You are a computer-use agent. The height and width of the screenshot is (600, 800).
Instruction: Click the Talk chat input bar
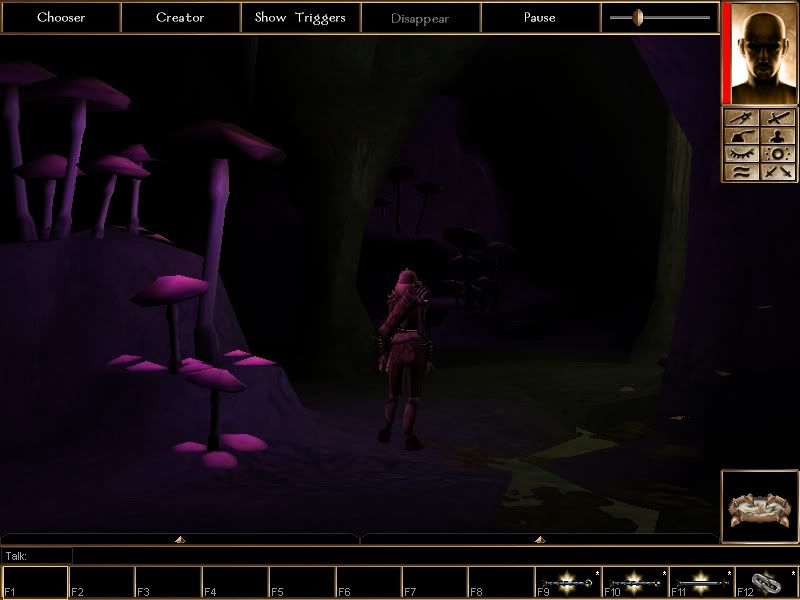[400, 555]
